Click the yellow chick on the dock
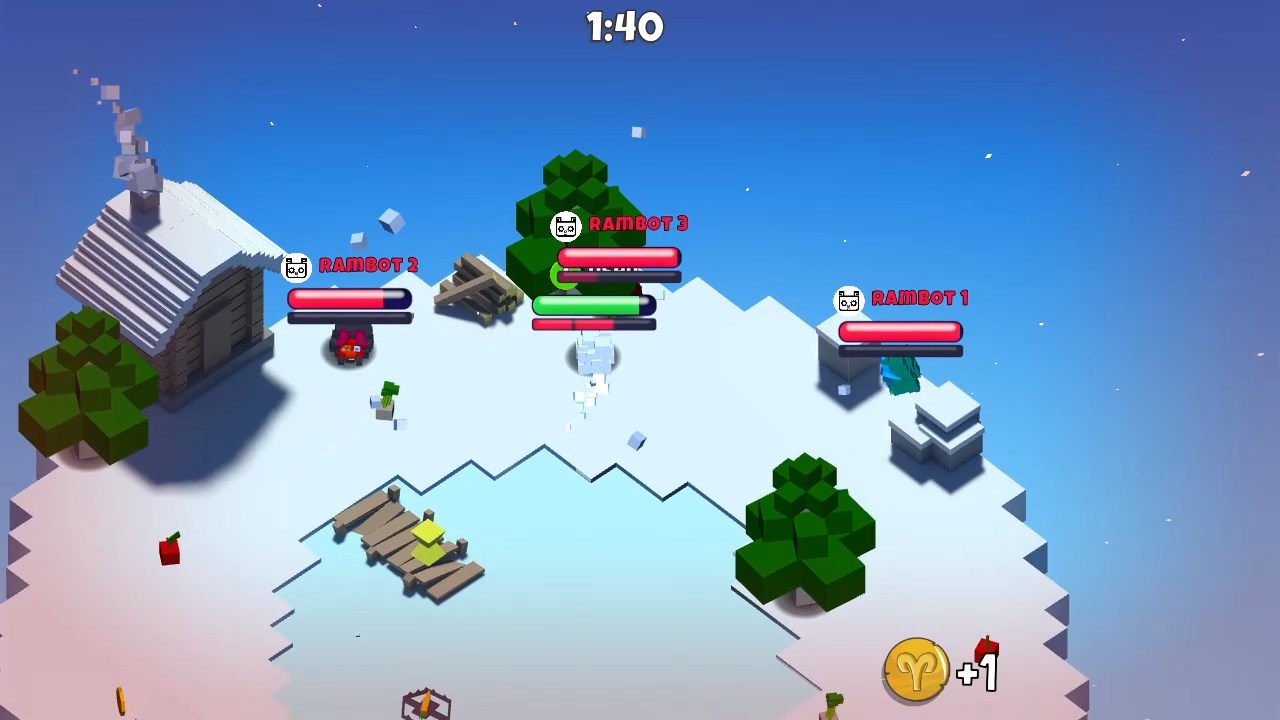This screenshot has width=1280, height=720. tap(428, 540)
